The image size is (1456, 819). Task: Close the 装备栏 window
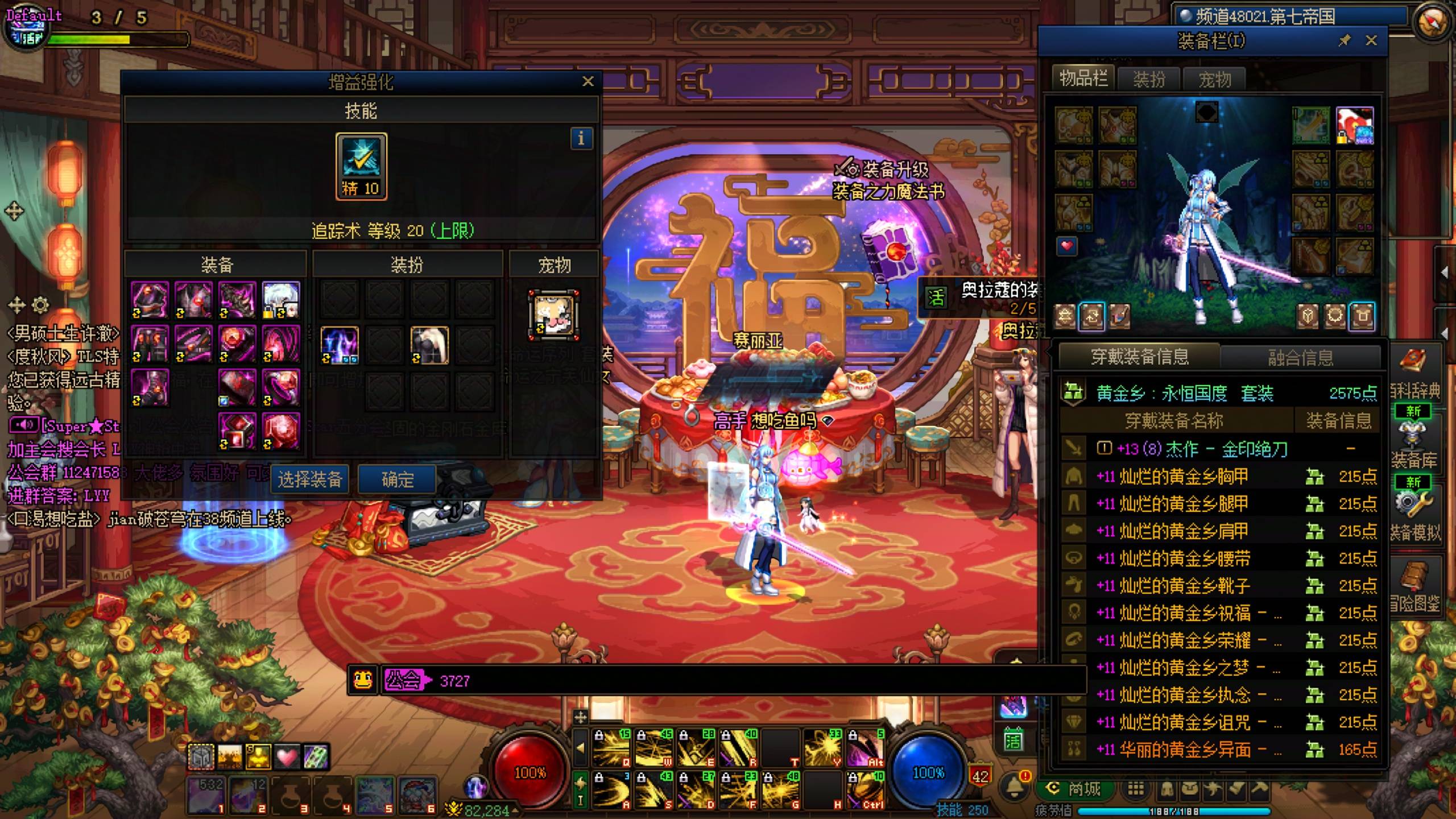tap(1371, 40)
